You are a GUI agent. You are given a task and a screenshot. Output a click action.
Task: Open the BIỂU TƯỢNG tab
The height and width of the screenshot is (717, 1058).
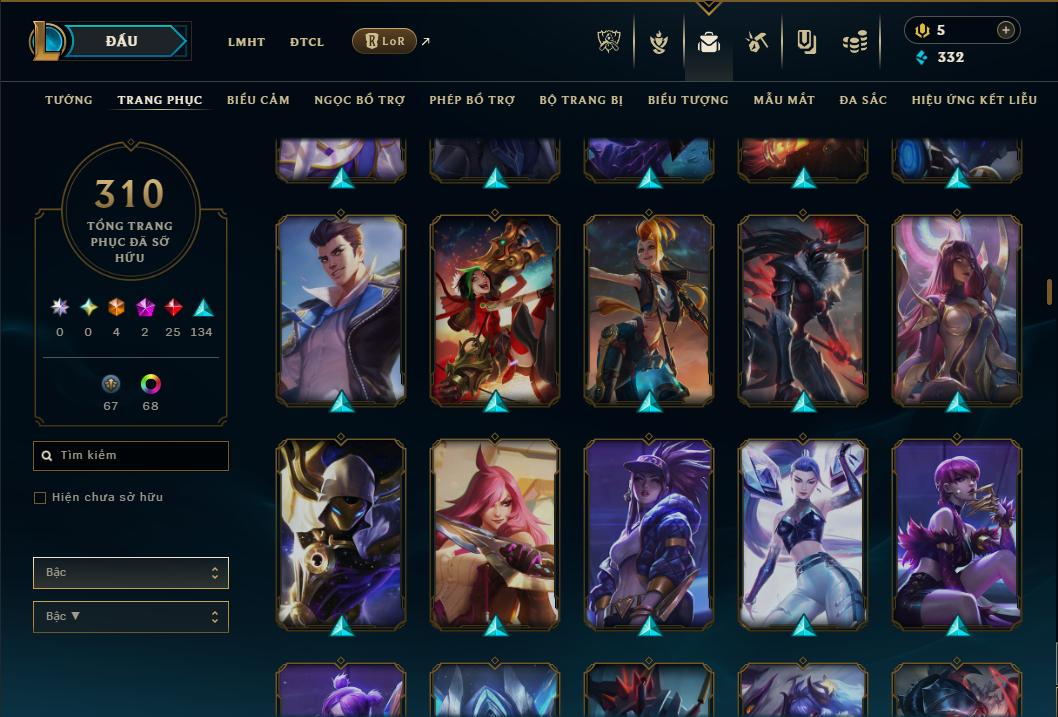point(688,100)
